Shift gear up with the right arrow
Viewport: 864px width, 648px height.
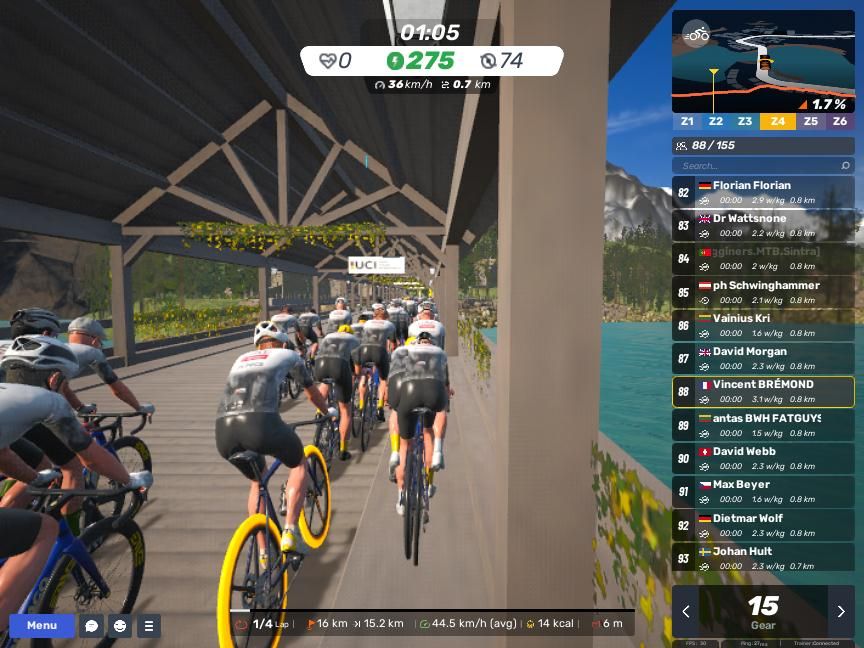pos(841,612)
